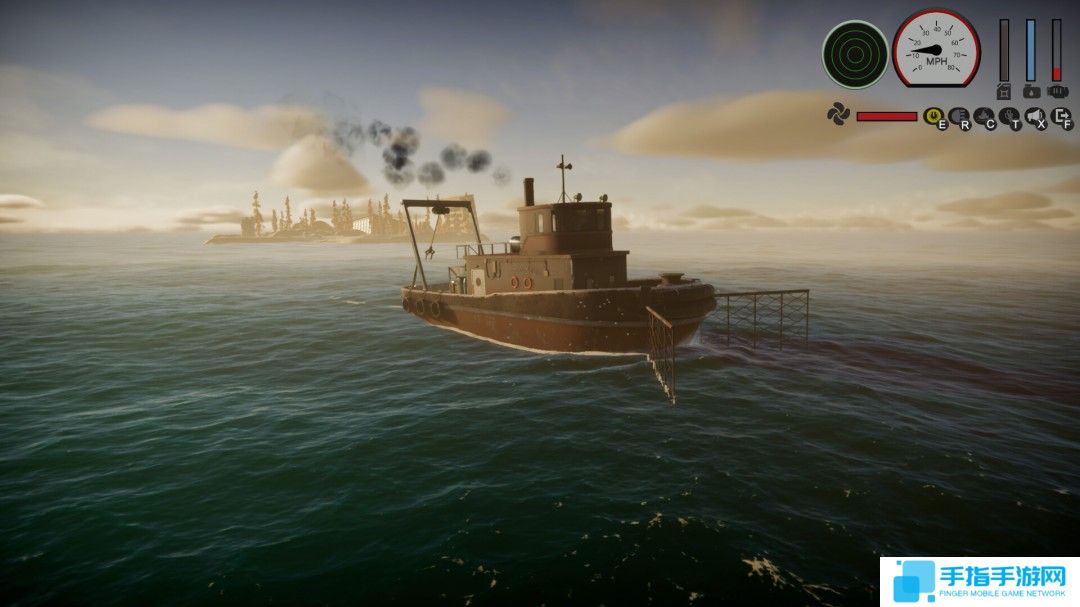Sound the horn using the megaphone icon
Screen dimensions: 1080x607
1035,116
